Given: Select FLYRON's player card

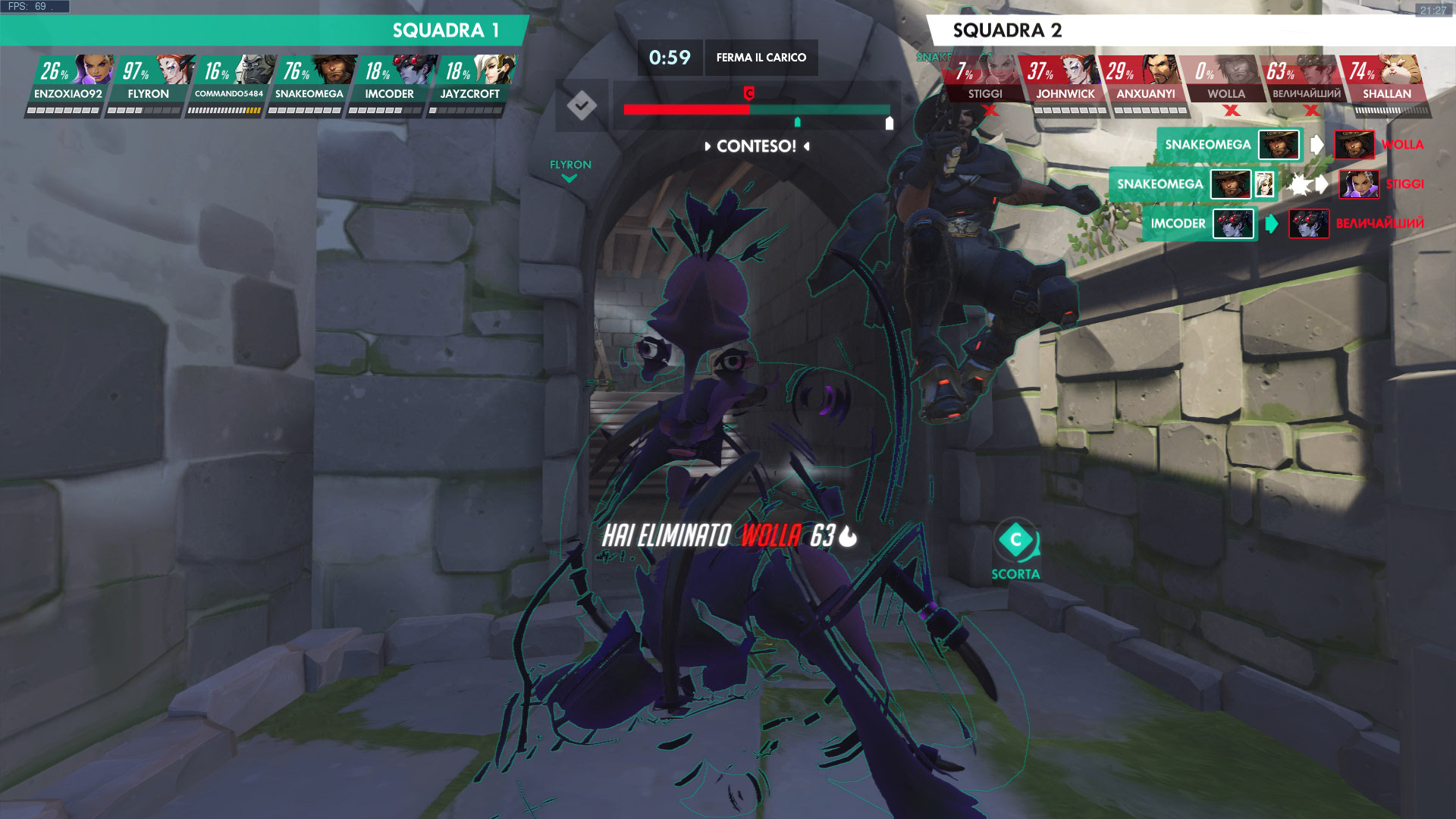Looking at the screenshot, I should 149,83.
